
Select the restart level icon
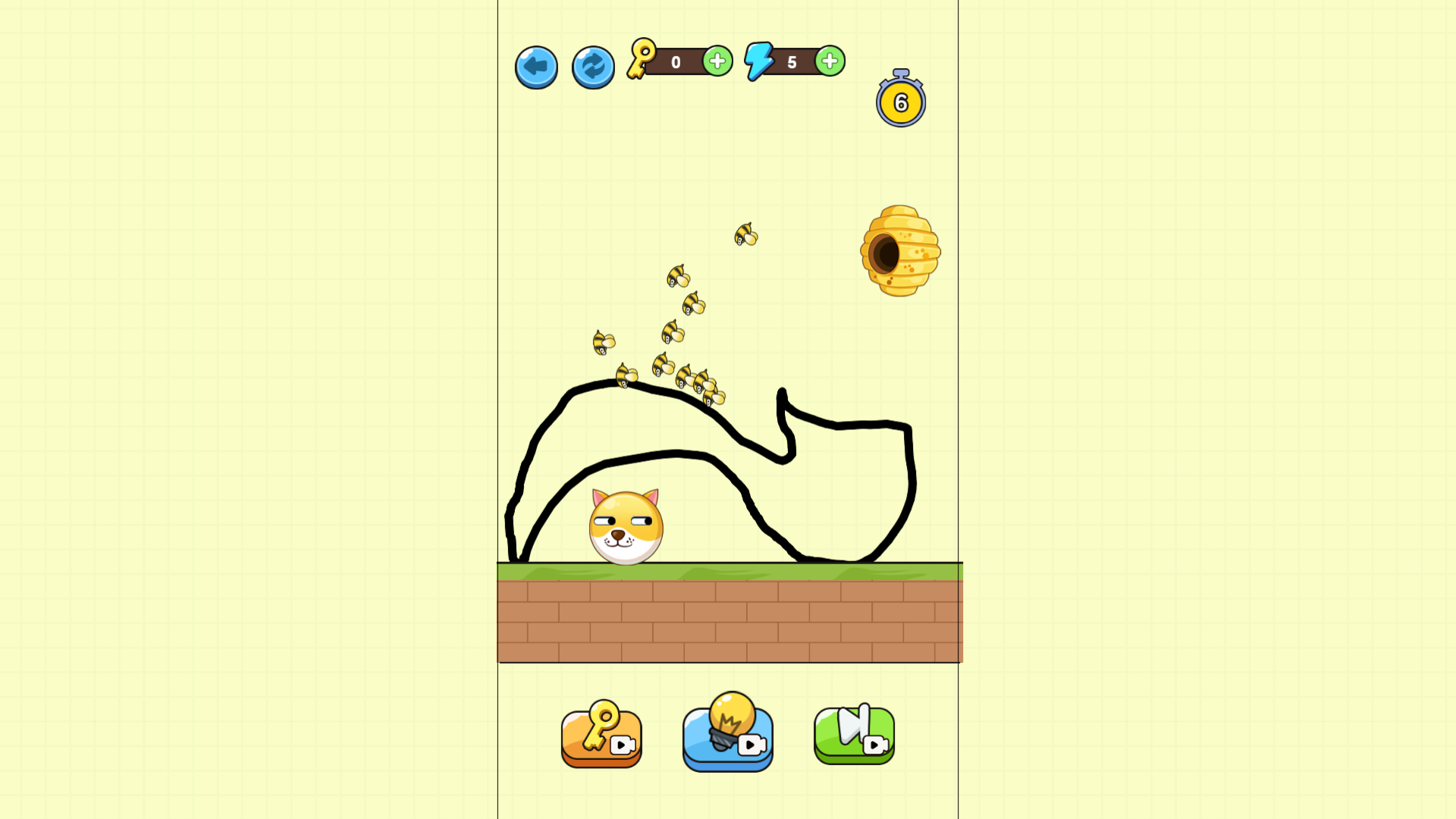[592, 67]
